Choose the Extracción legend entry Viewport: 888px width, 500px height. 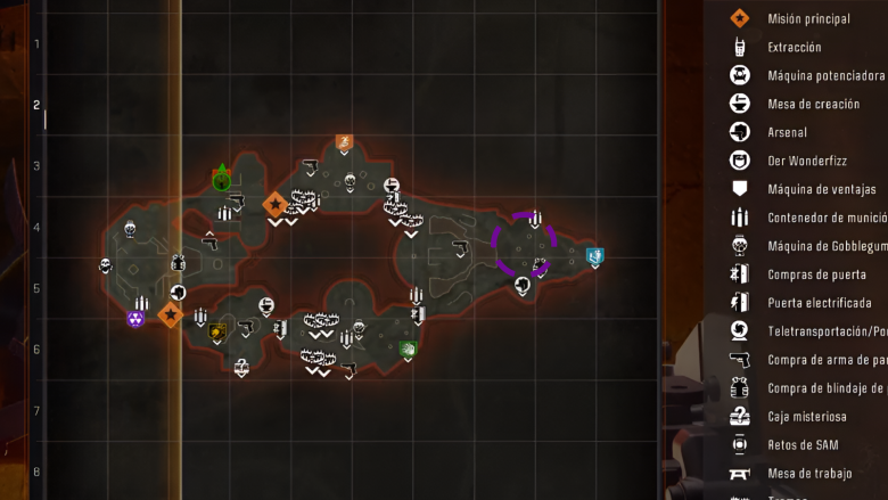(794, 47)
